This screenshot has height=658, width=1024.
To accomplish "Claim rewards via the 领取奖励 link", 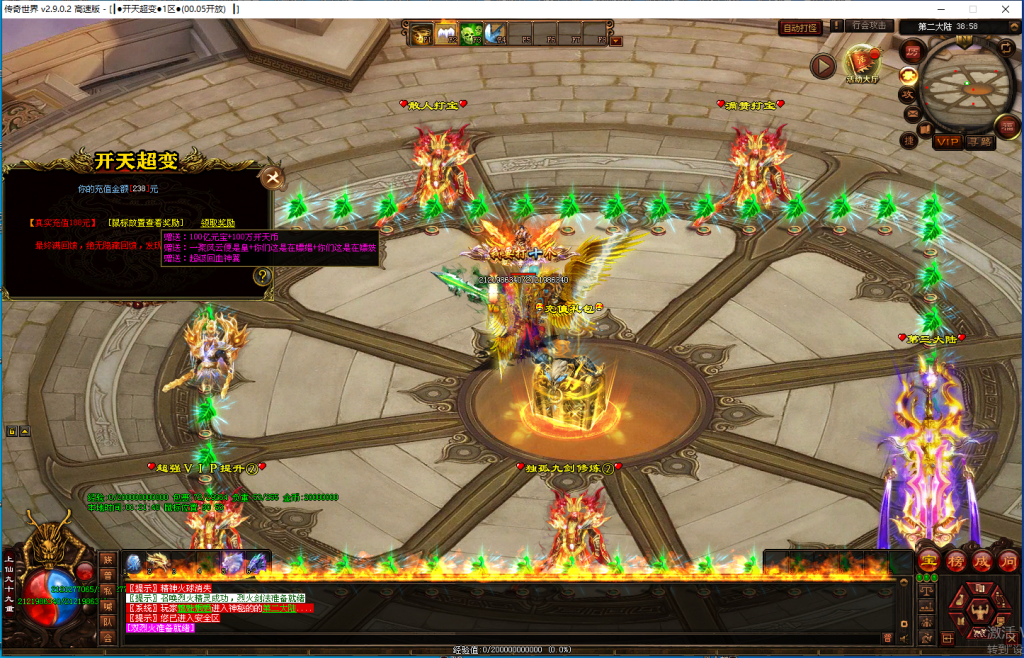I will 218,222.
